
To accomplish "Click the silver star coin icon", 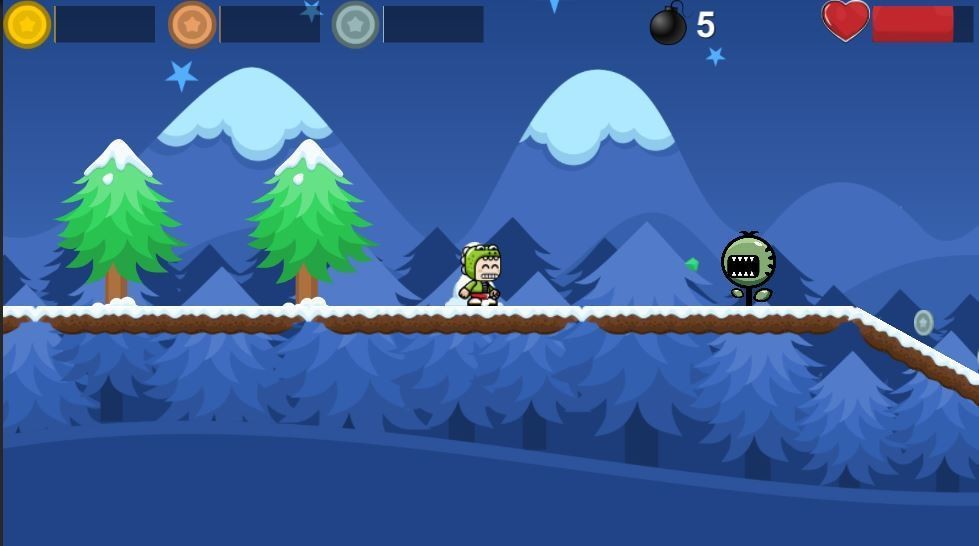I will click(x=355, y=24).
